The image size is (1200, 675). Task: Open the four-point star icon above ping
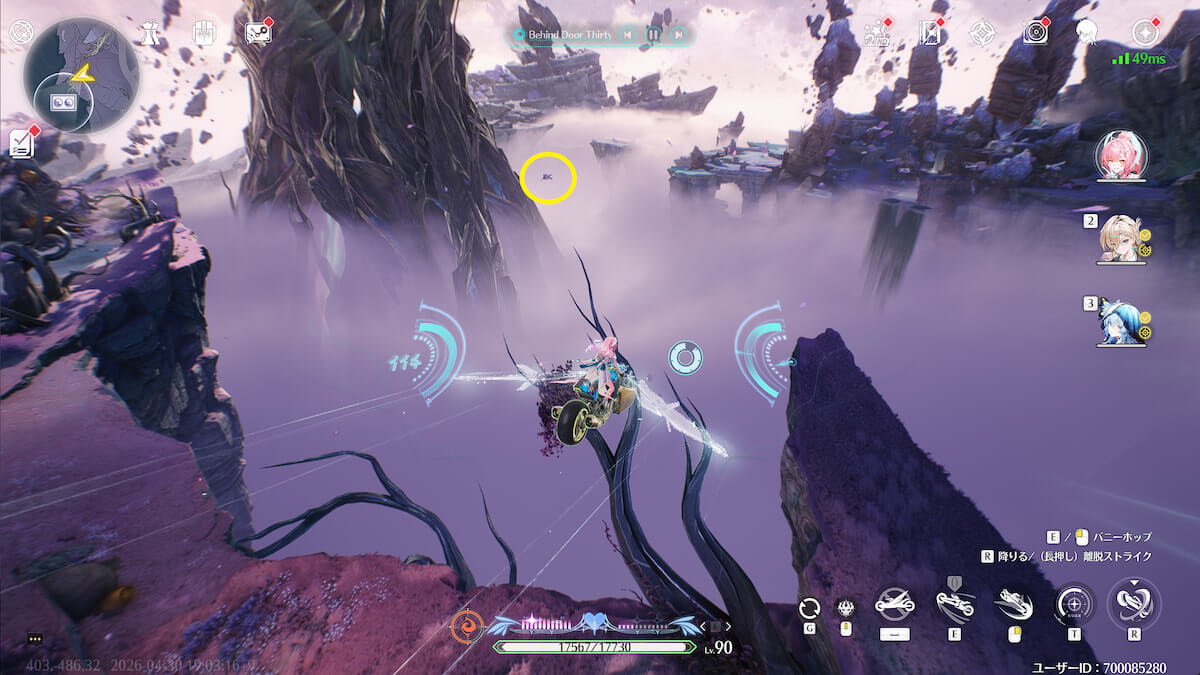click(1144, 32)
